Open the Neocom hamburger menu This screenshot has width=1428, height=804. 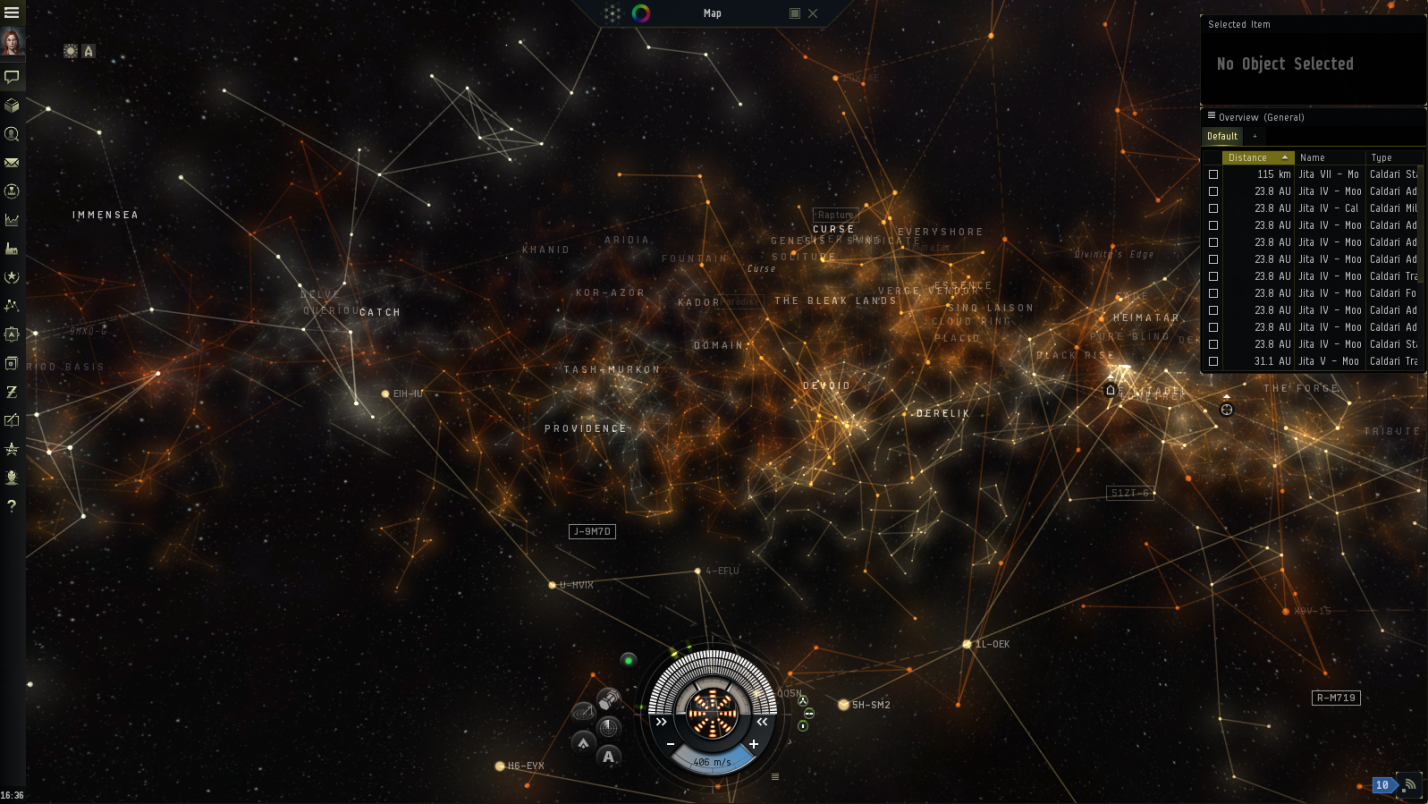coord(12,13)
